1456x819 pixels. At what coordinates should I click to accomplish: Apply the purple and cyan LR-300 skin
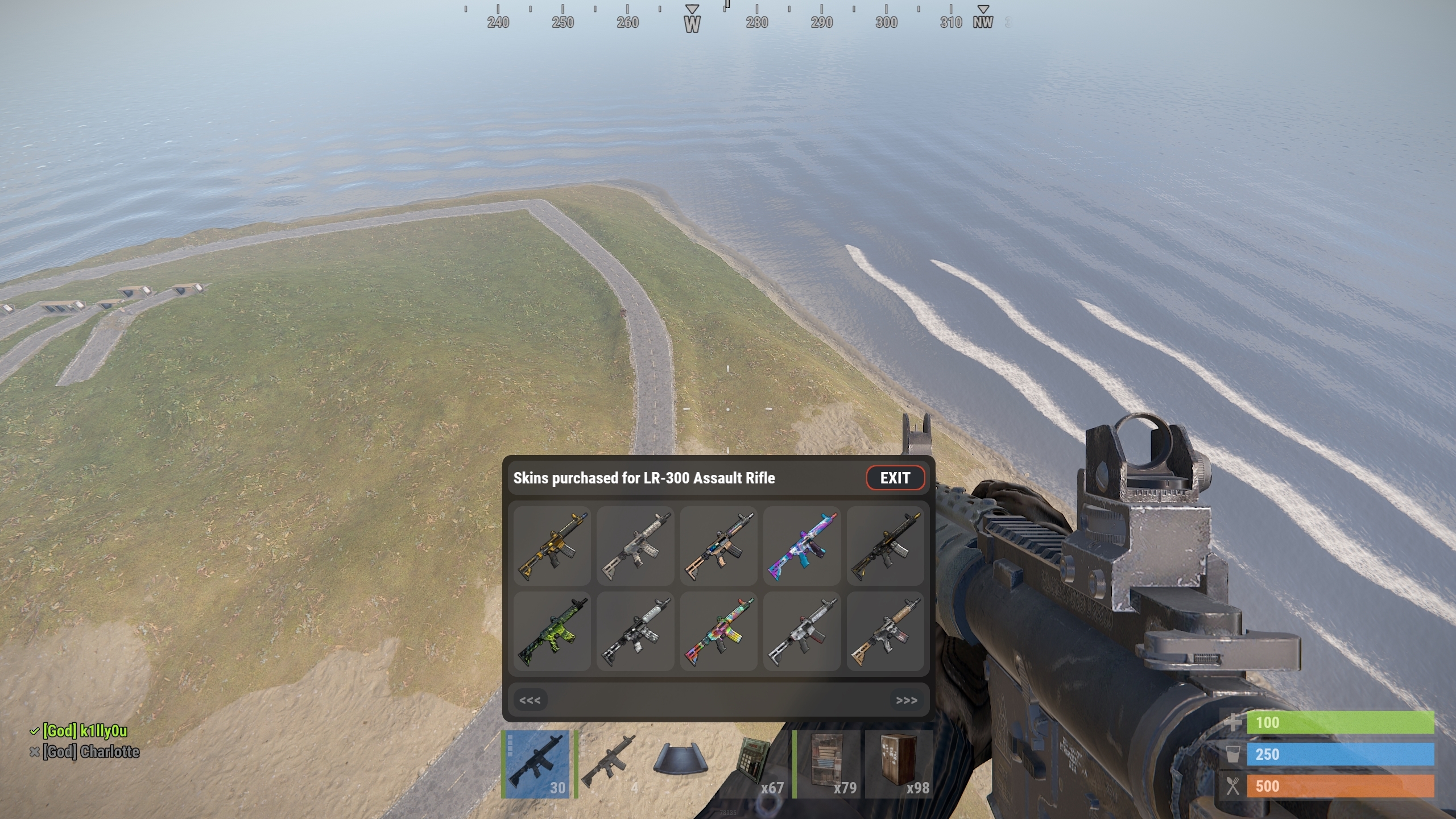[802, 546]
